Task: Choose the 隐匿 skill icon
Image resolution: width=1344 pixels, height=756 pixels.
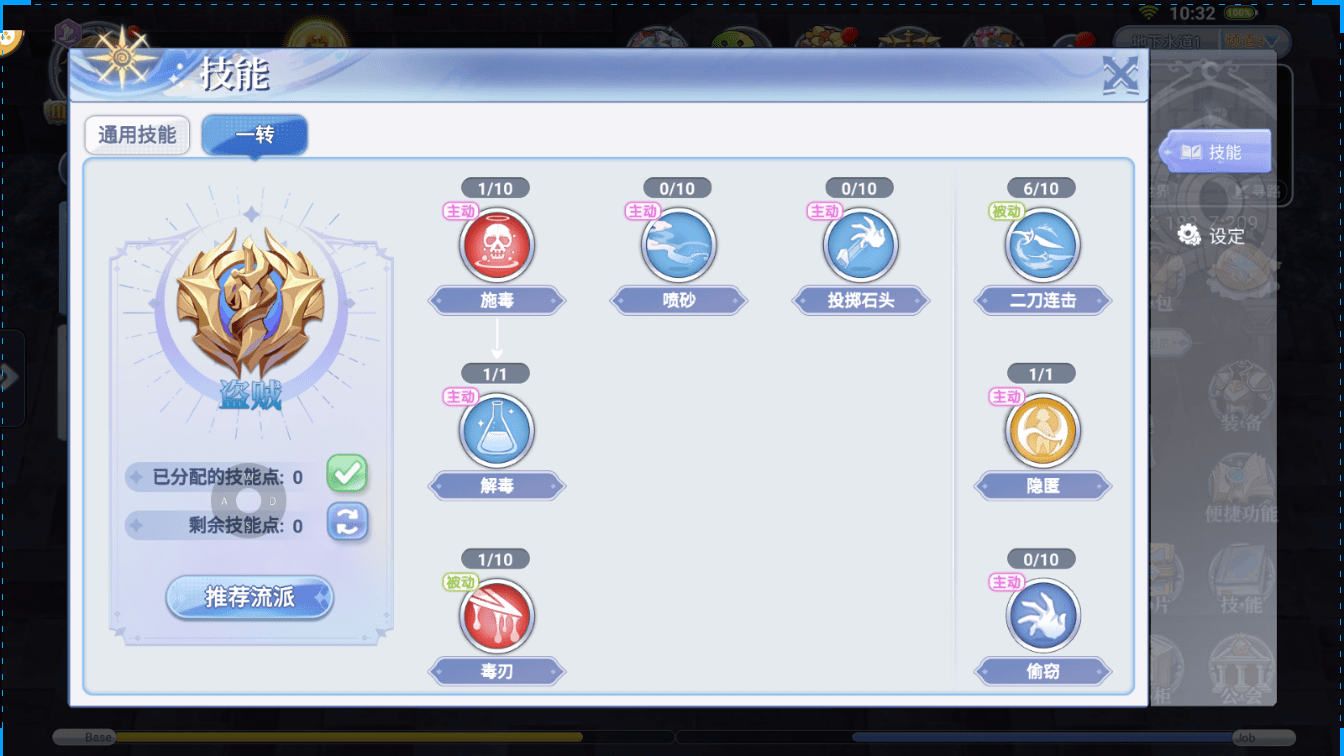Action: [x=1042, y=432]
